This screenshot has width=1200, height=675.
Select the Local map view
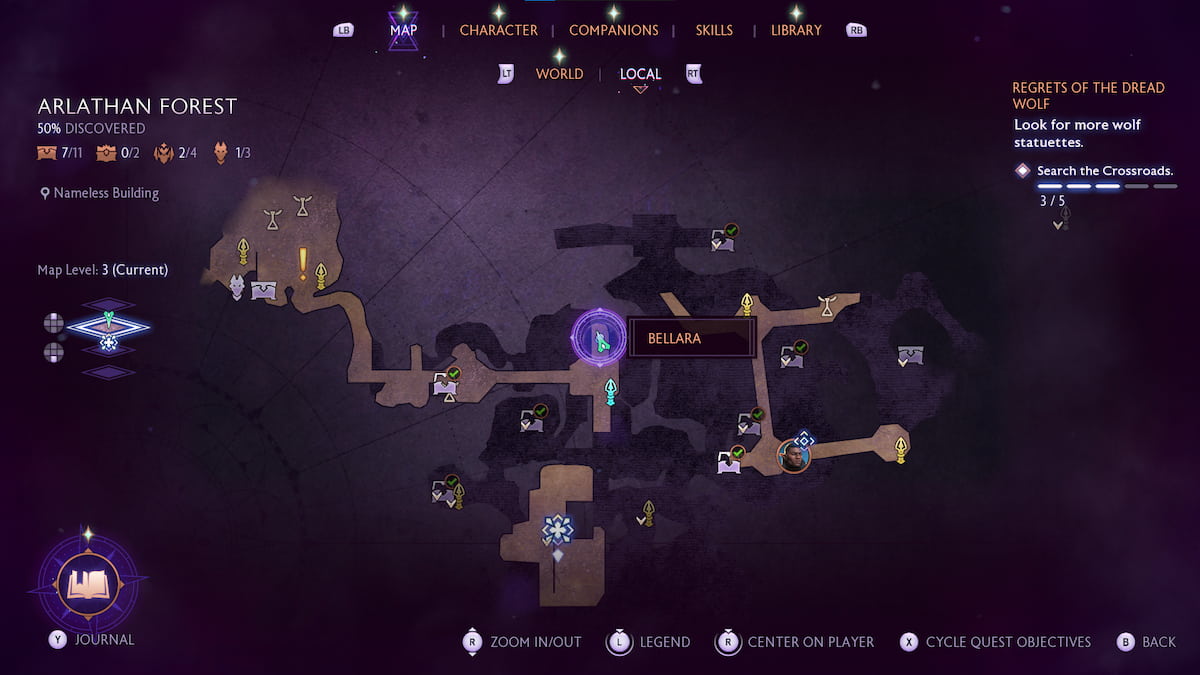[640, 74]
